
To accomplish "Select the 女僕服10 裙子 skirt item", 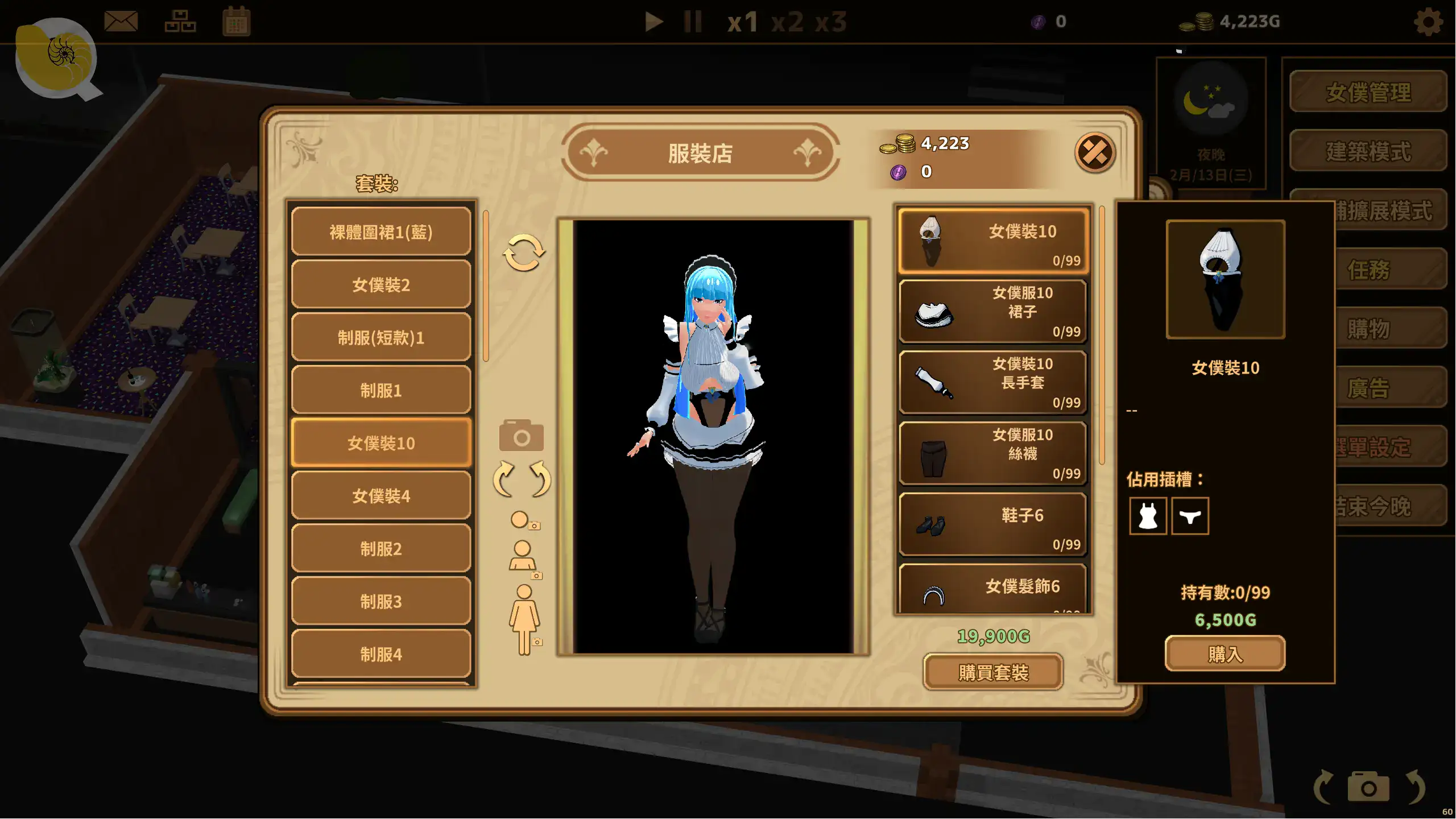I will [x=993, y=311].
